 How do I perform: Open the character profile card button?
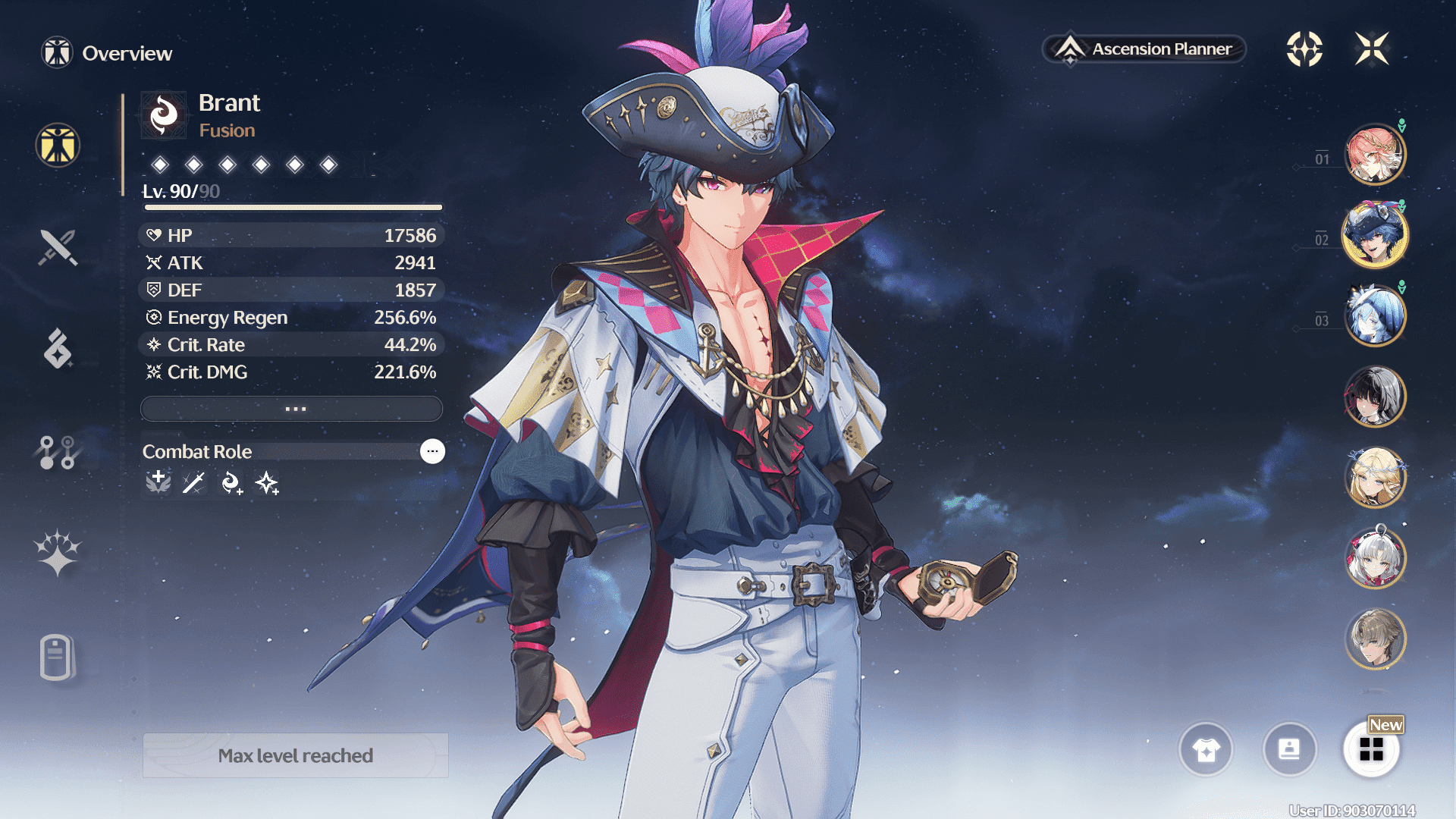pos(1289,750)
